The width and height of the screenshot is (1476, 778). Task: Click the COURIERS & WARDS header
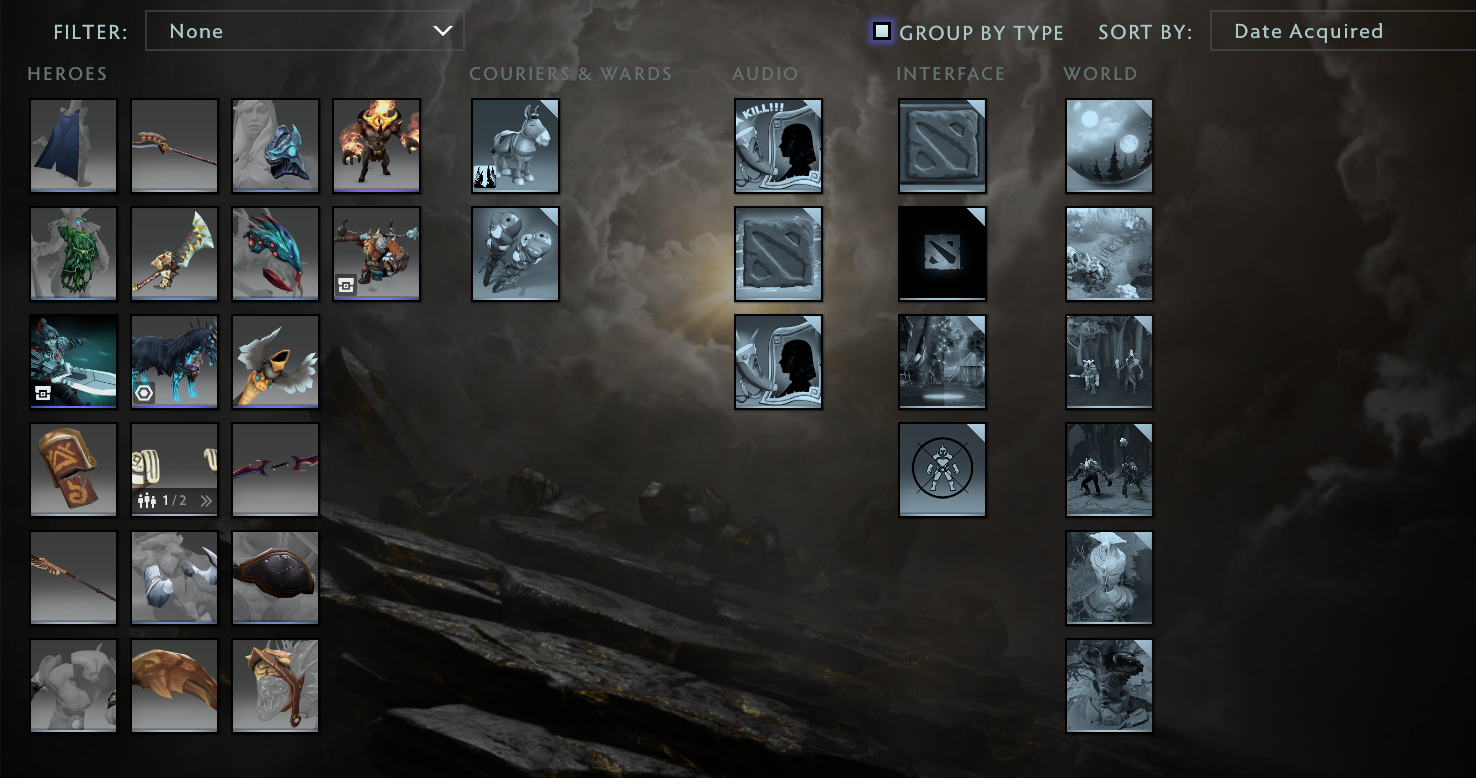570,73
